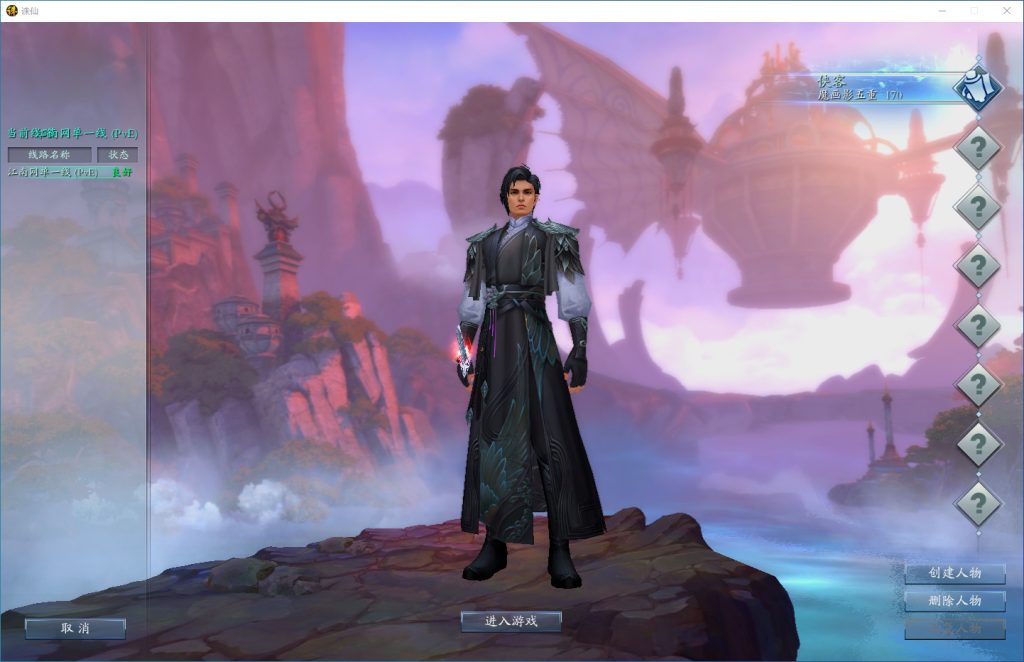Click the 状态 column header

tap(118, 155)
